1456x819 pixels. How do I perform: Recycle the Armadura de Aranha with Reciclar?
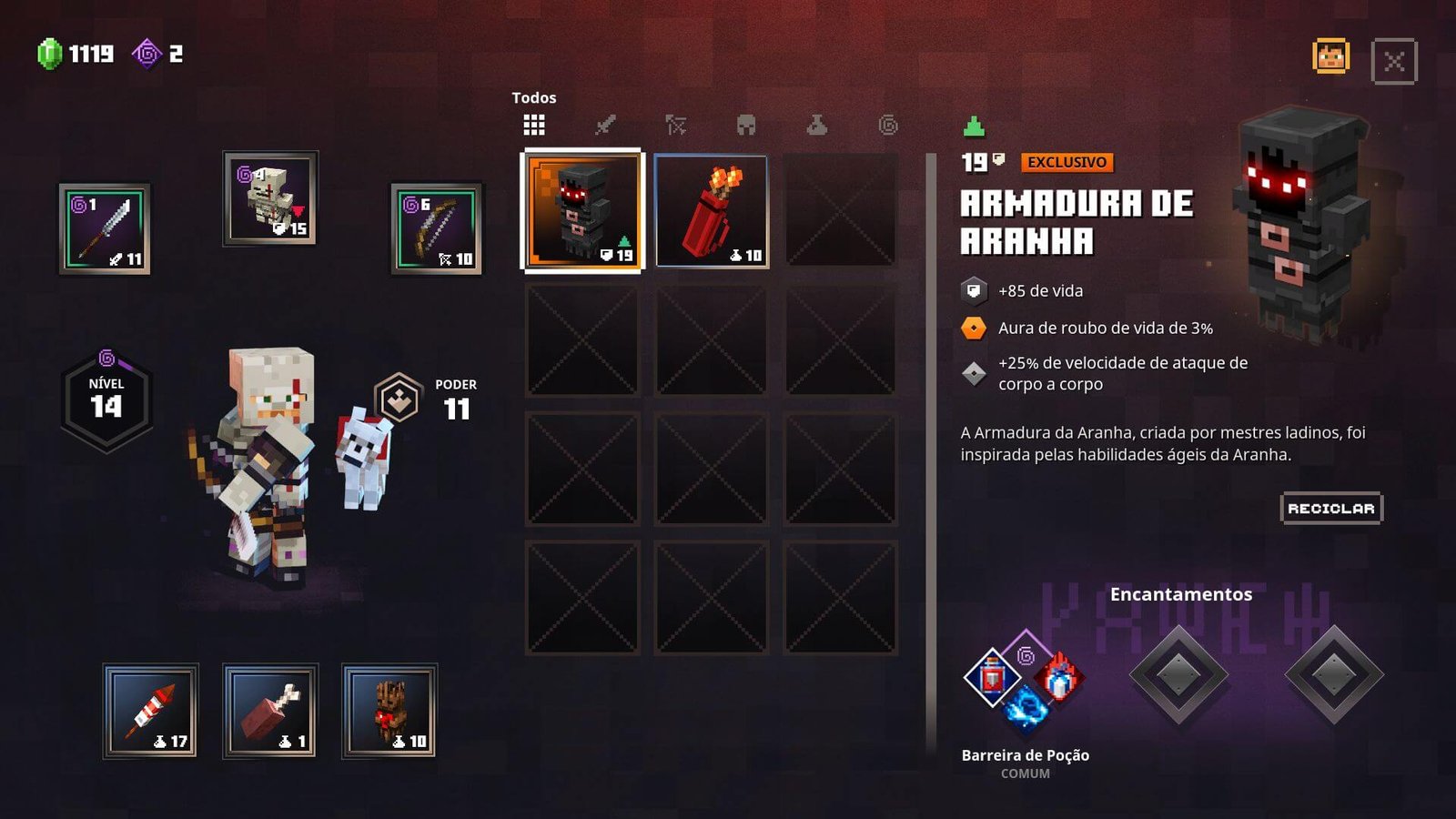(x=1330, y=509)
